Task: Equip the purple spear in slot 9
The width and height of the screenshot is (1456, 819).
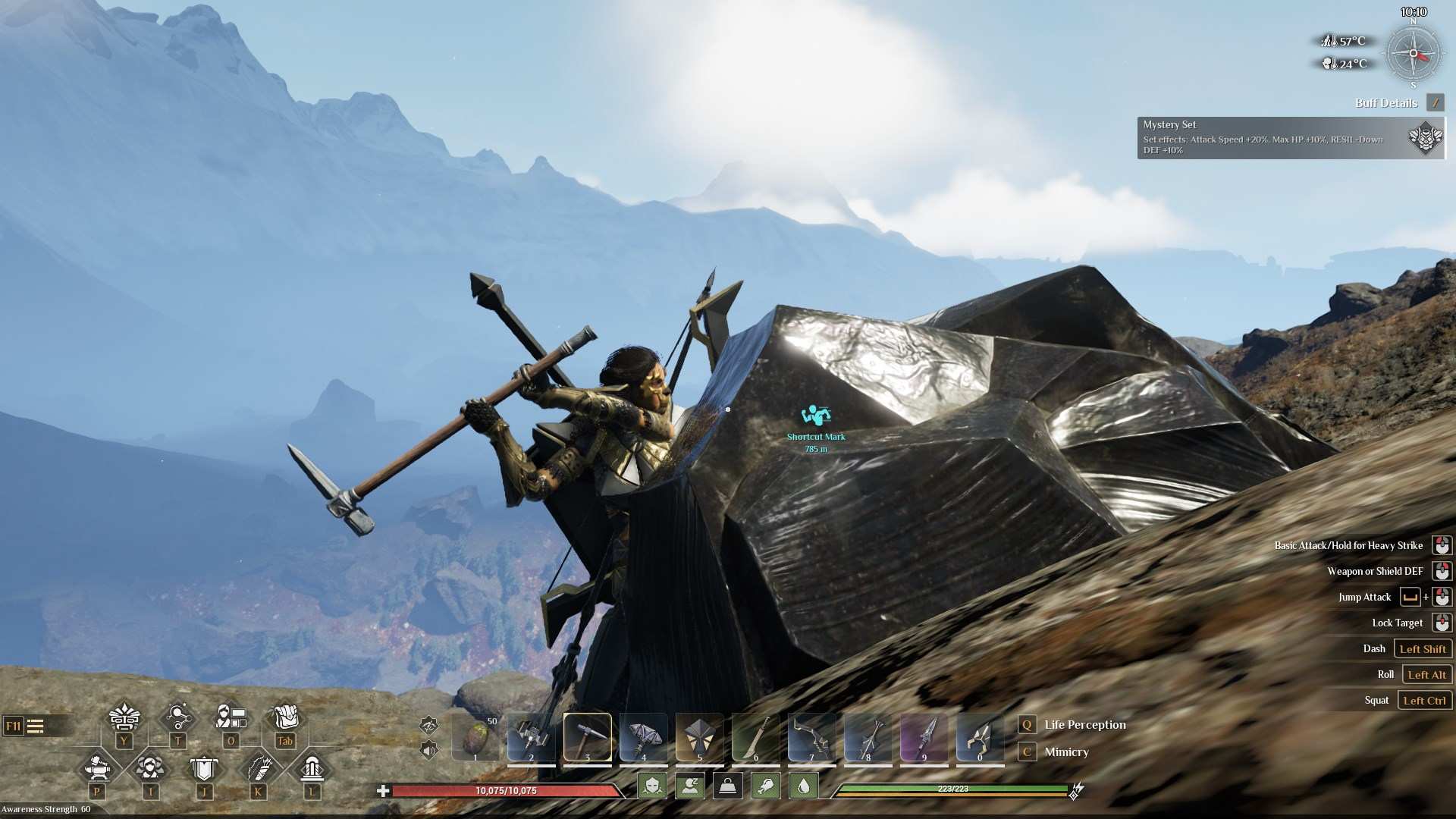Action: 924,736
